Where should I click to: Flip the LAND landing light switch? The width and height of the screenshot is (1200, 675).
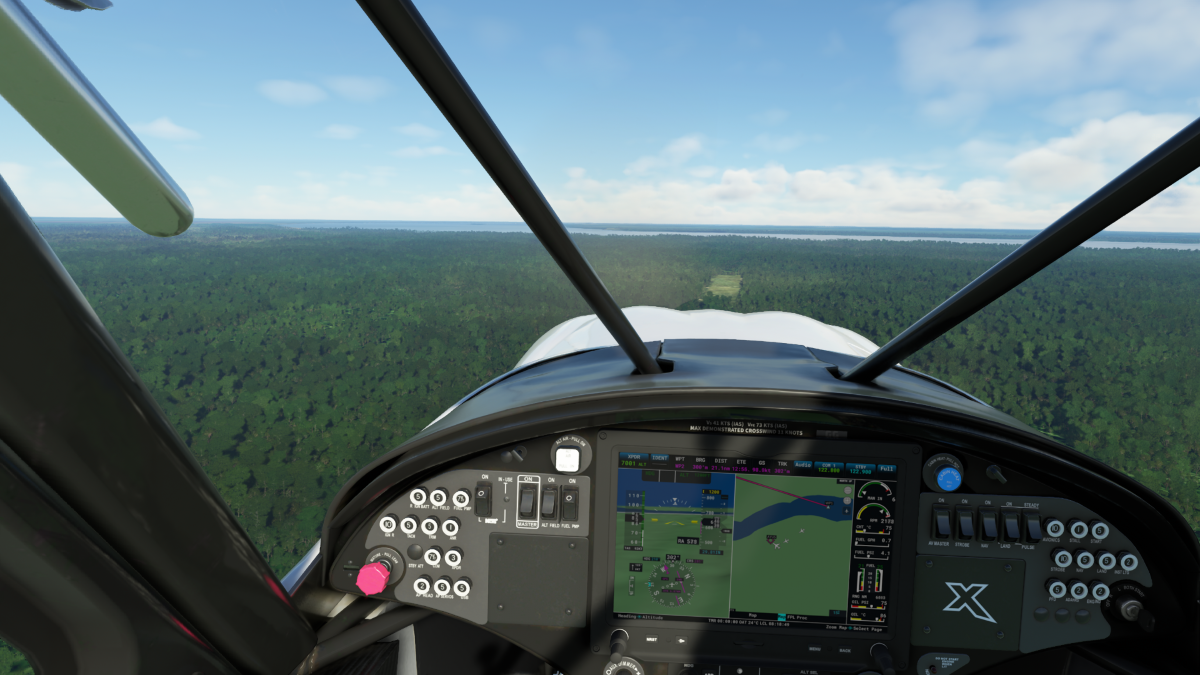(1011, 526)
